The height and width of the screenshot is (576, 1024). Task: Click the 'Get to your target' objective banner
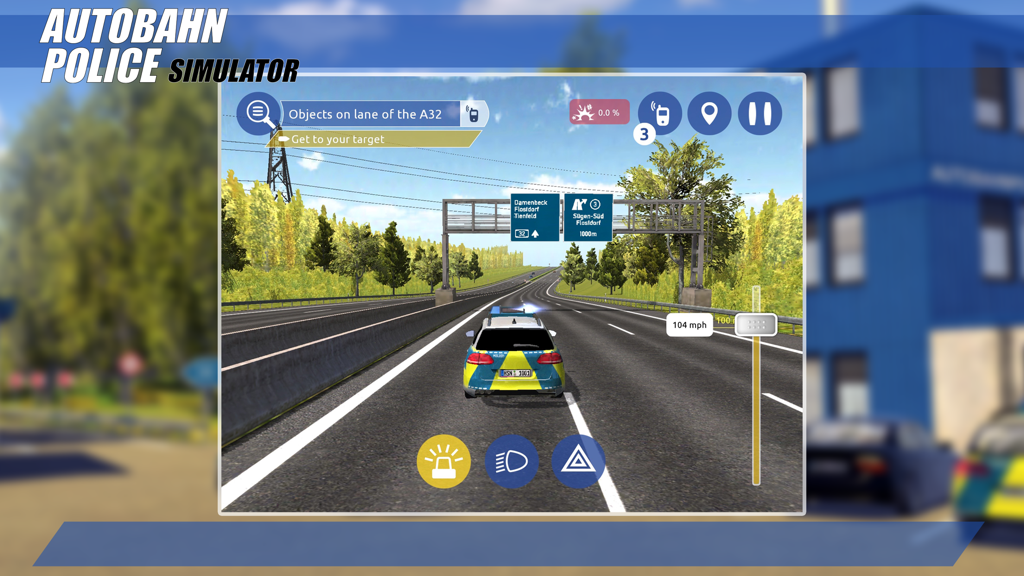point(372,139)
